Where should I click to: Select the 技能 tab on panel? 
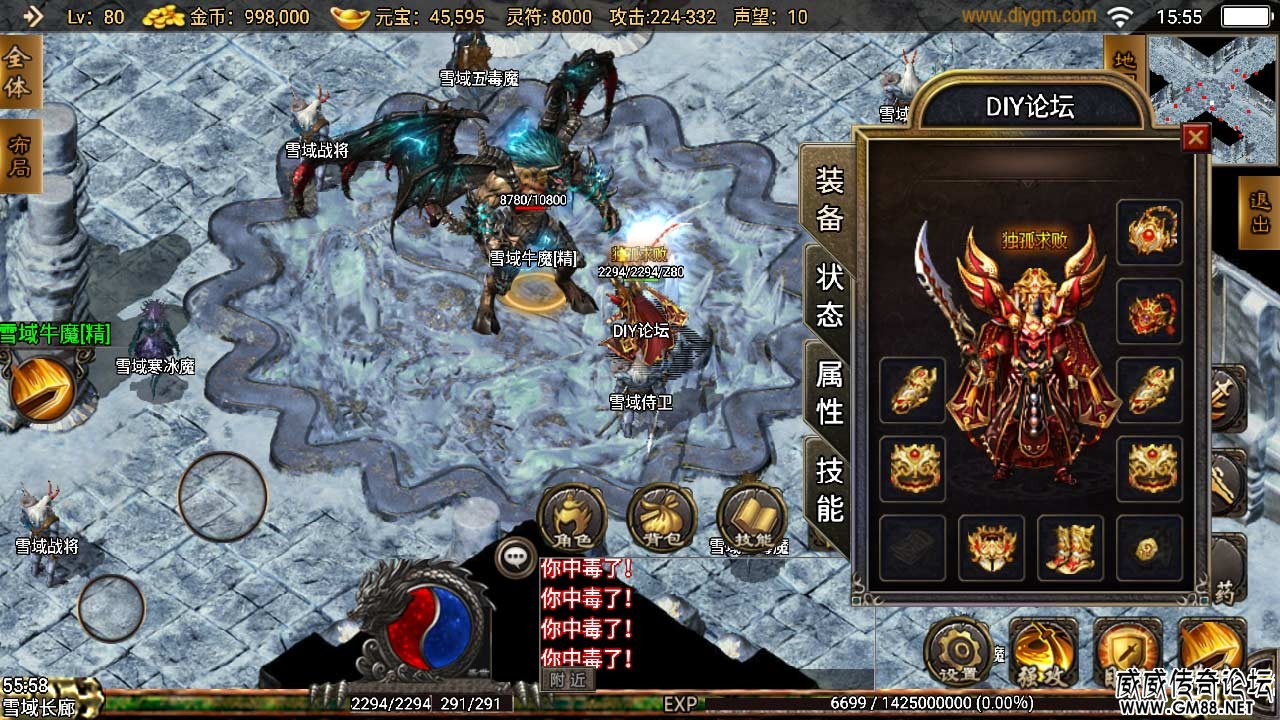[x=830, y=489]
